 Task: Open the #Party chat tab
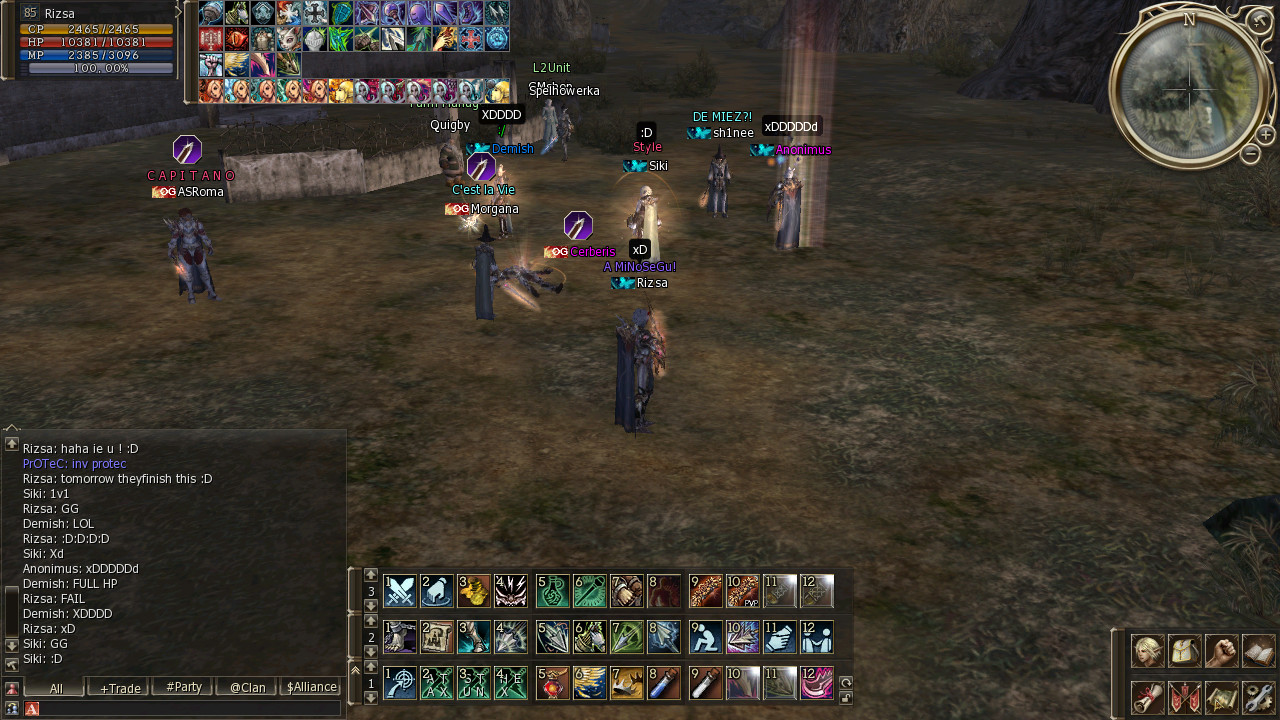tap(183, 687)
